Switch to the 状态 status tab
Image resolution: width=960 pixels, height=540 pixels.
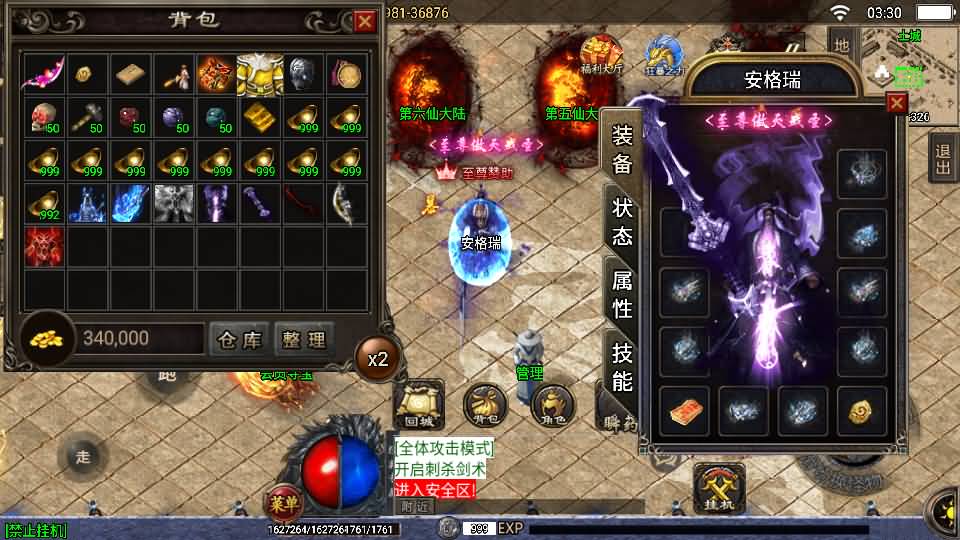click(622, 221)
